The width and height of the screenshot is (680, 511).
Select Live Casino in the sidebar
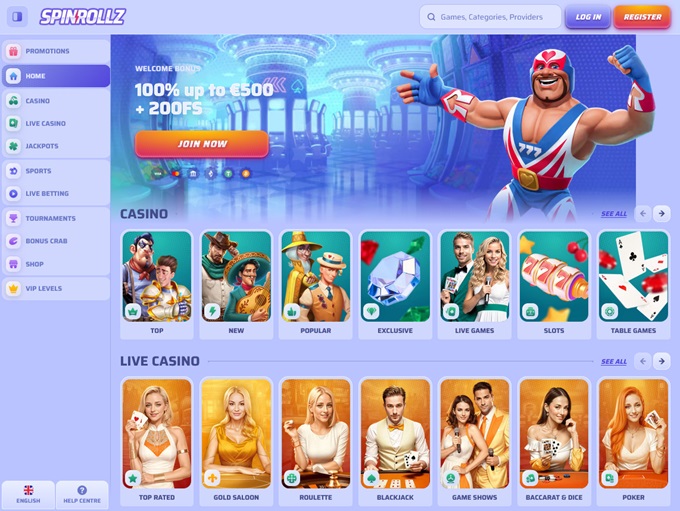coord(55,123)
